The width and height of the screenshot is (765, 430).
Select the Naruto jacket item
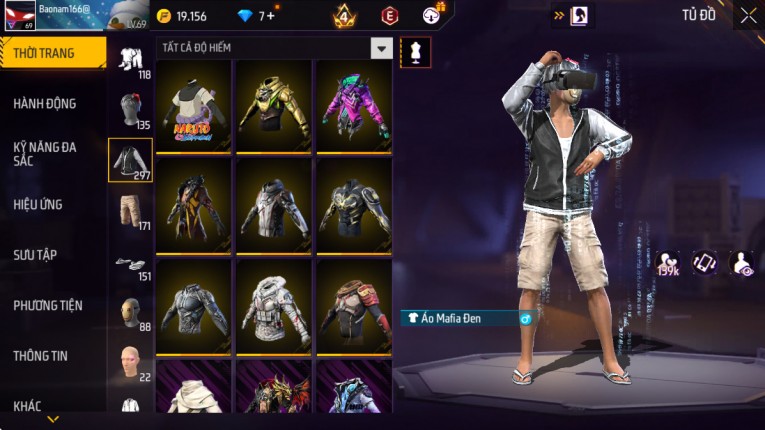pos(193,106)
